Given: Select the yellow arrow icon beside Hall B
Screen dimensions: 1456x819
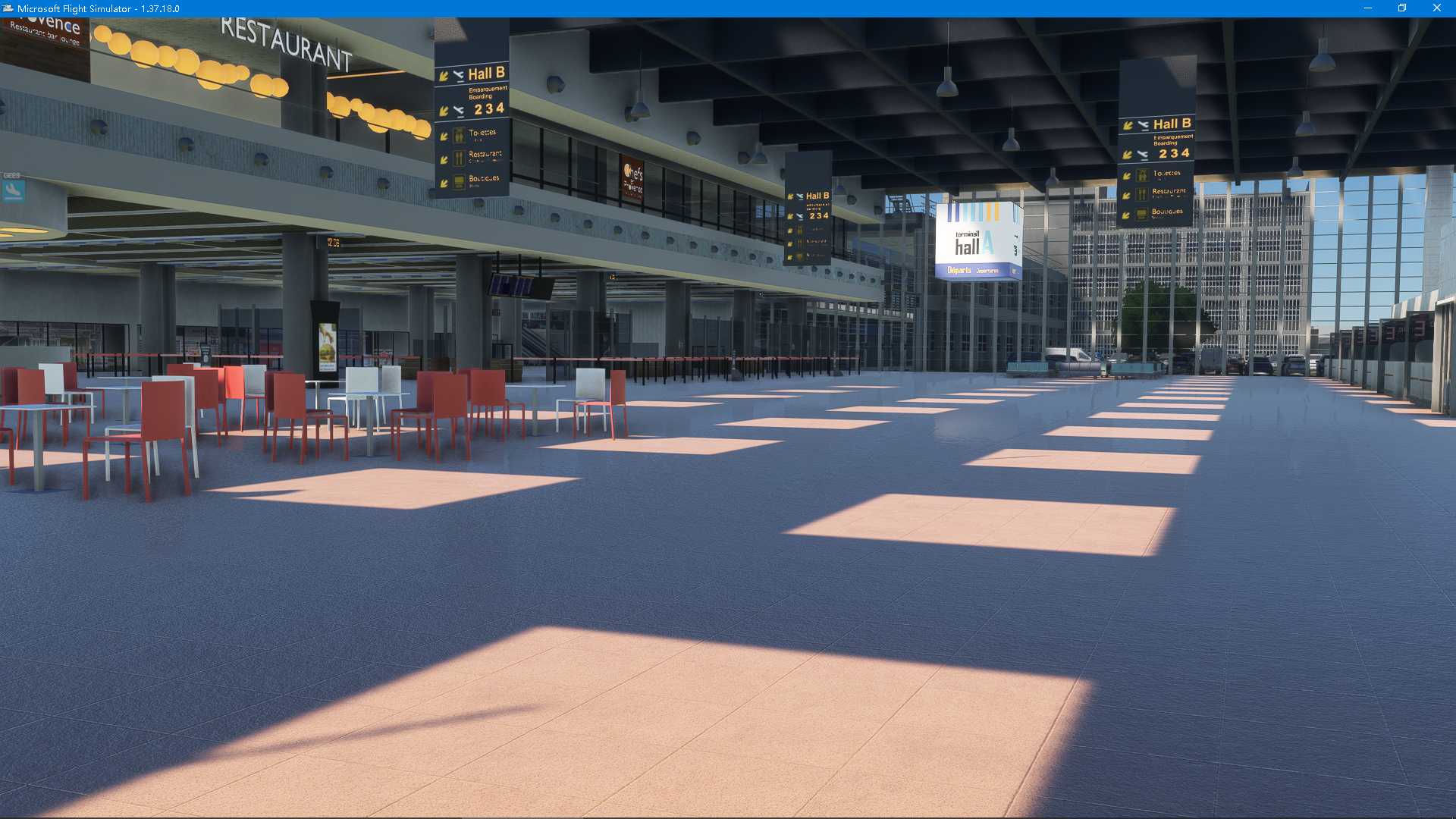Looking at the screenshot, I should (x=444, y=74).
